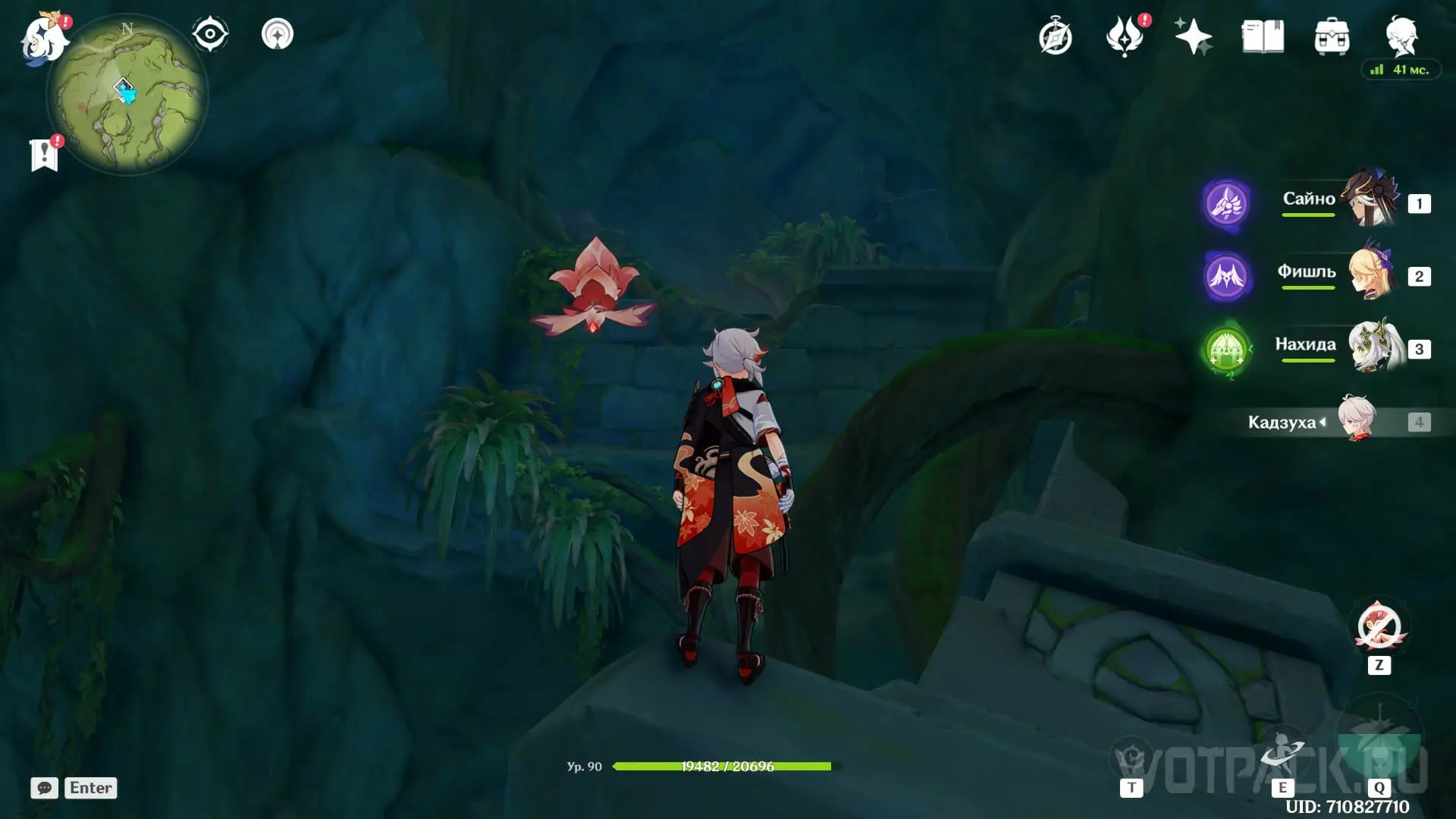The width and height of the screenshot is (1456, 819).
Task: Trigger Нахида's green elemental burst icon
Action: pyautogui.click(x=1226, y=350)
